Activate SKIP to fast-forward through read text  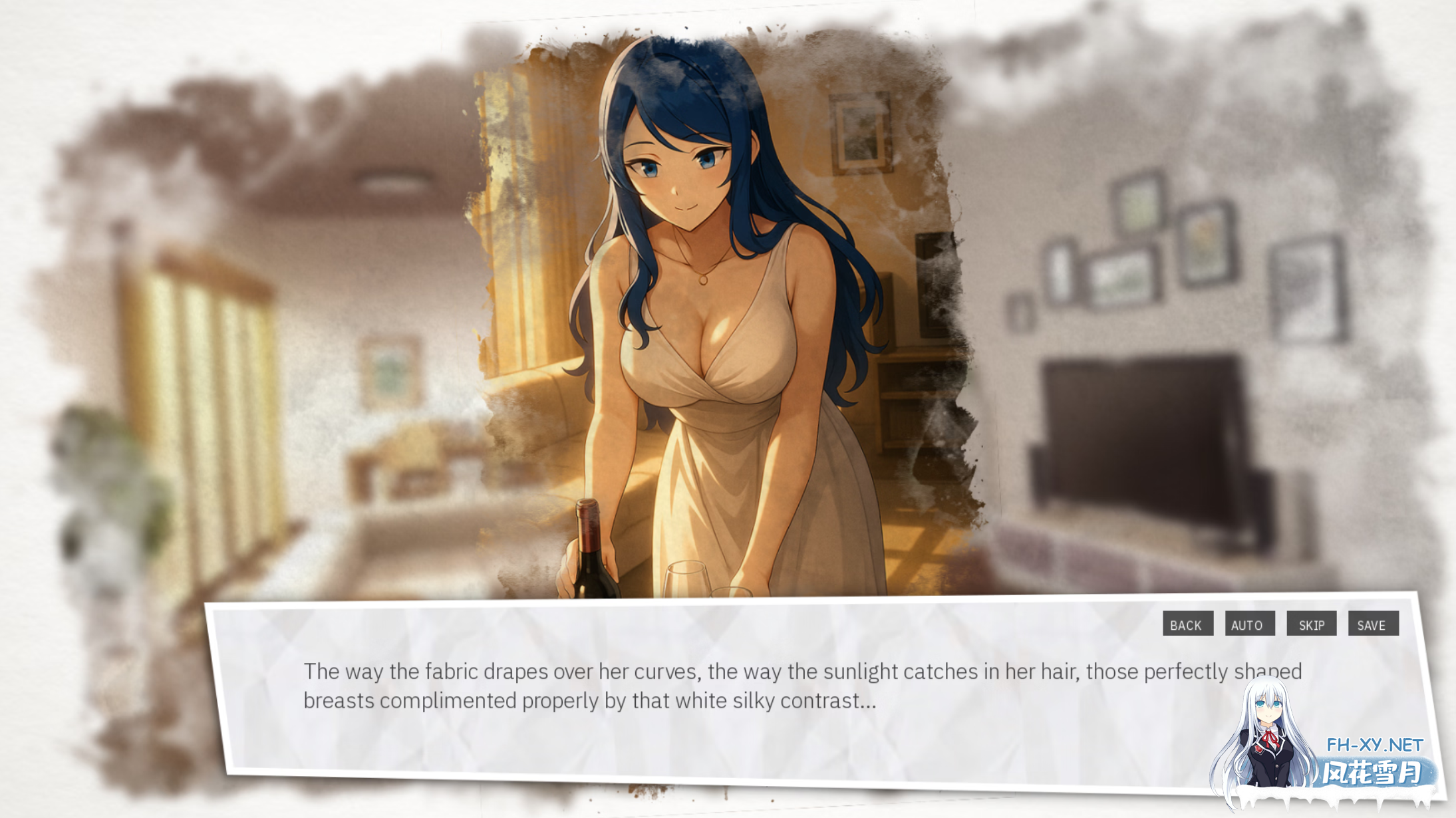click(x=1312, y=624)
